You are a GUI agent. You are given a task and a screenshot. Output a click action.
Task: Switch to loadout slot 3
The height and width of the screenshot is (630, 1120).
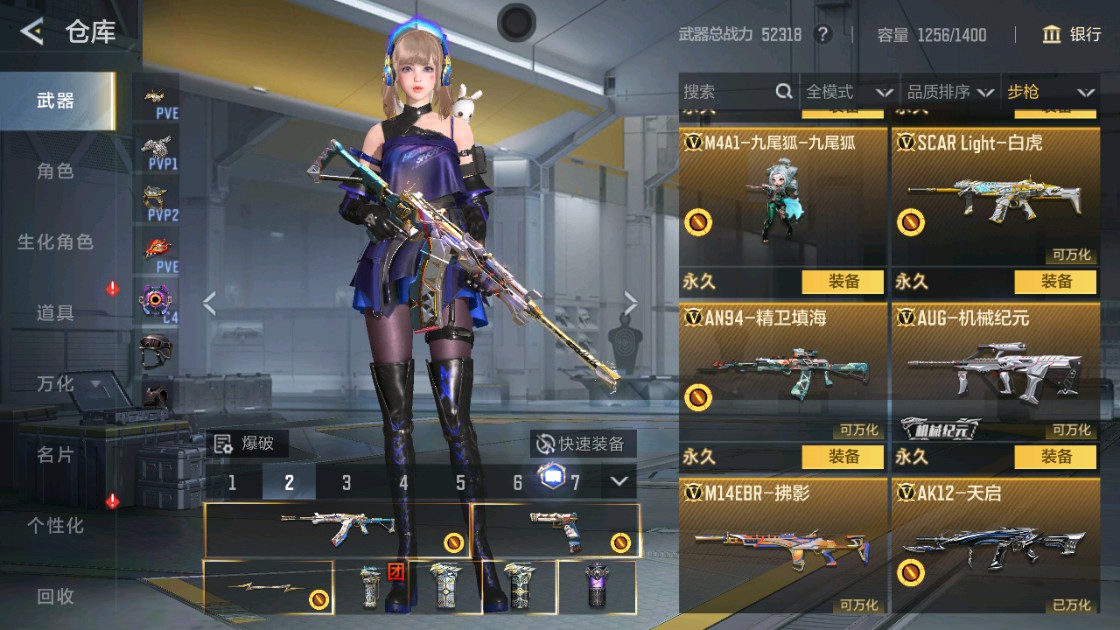(x=346, y=483)
